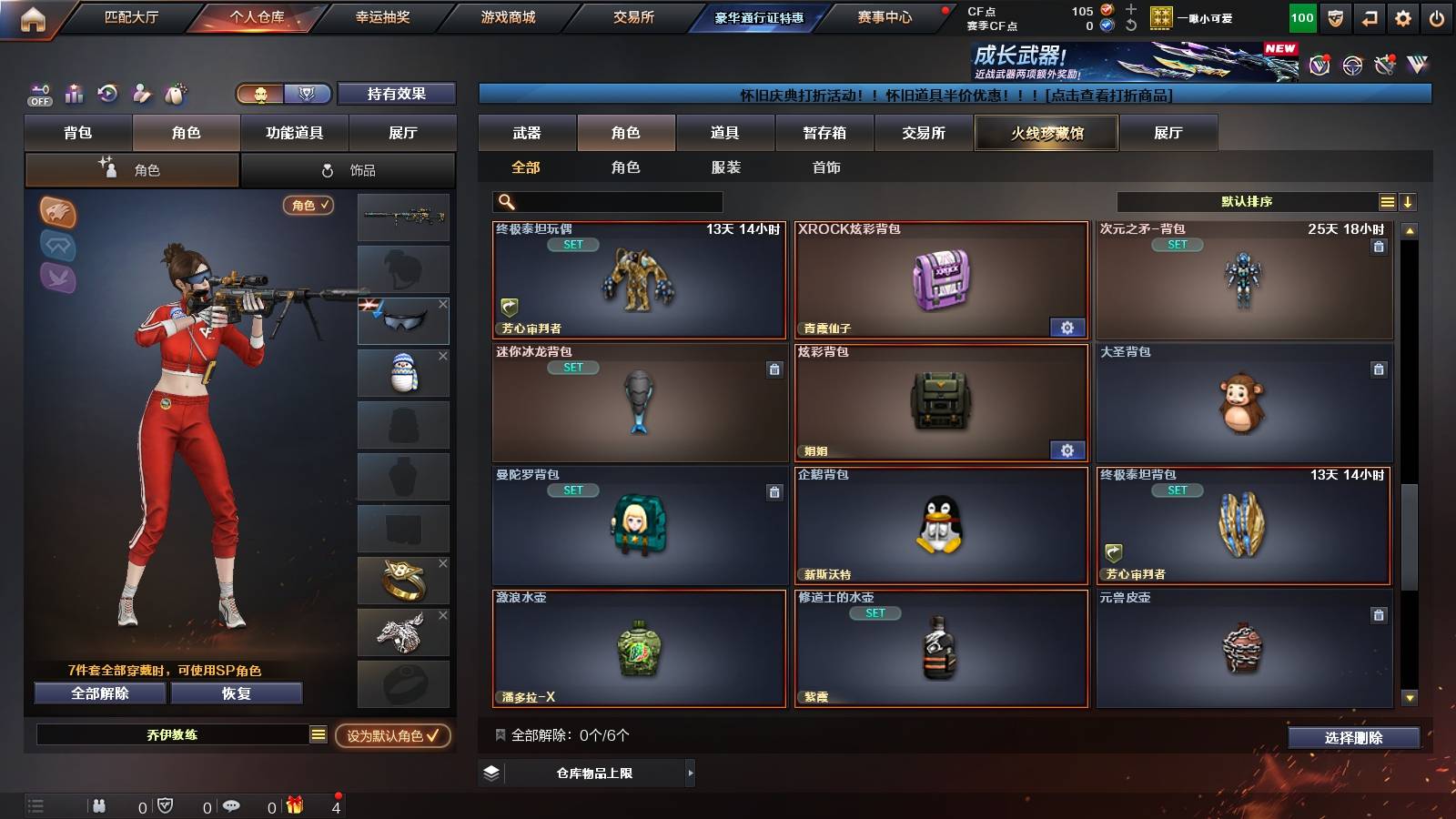1456x819 pixels.
Task: Toggle the OFF key switch above the character
Action: (38, 94)
